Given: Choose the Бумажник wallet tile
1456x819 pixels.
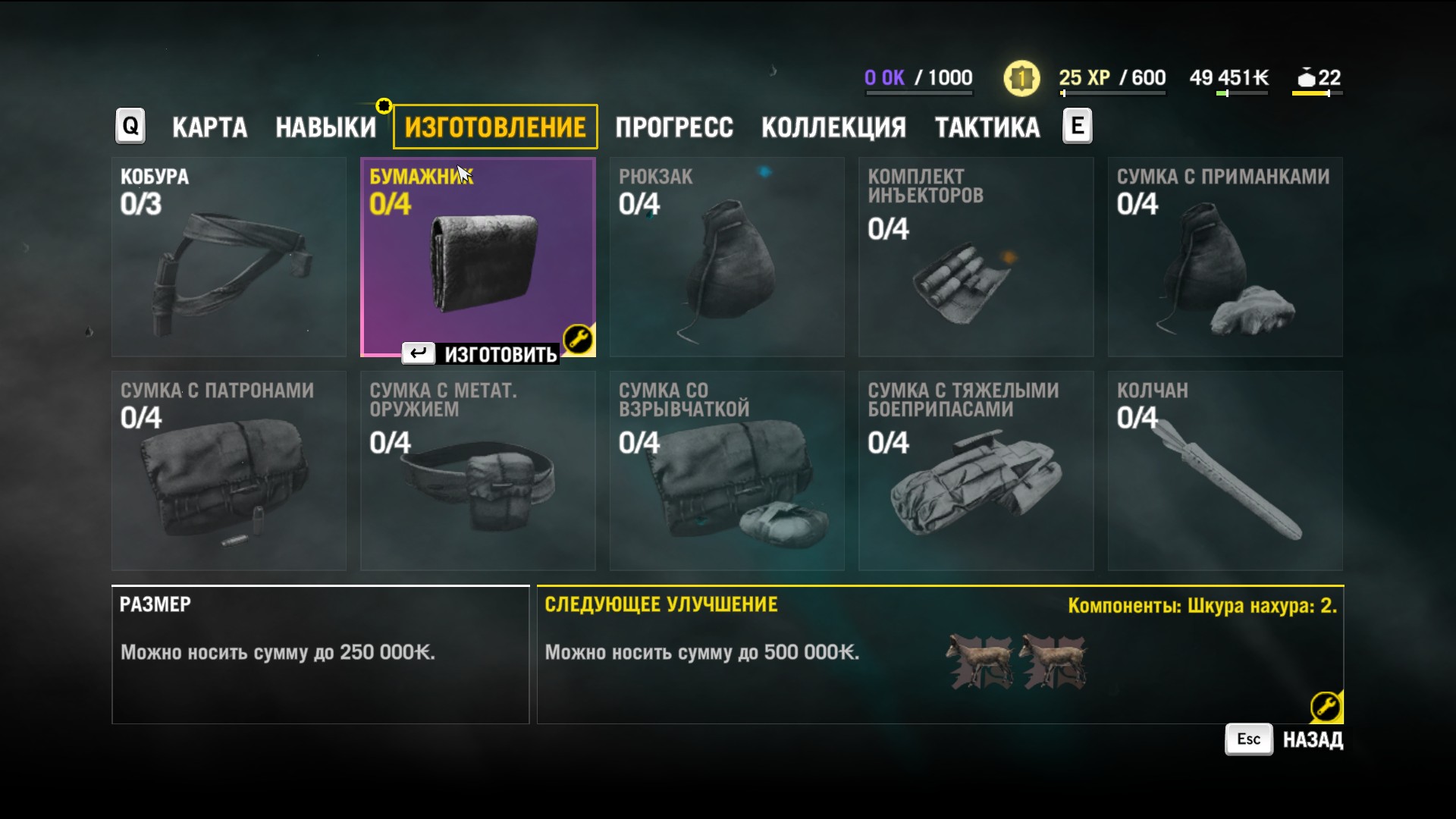Looking at the screenshot, I should [x=478, y=257].
